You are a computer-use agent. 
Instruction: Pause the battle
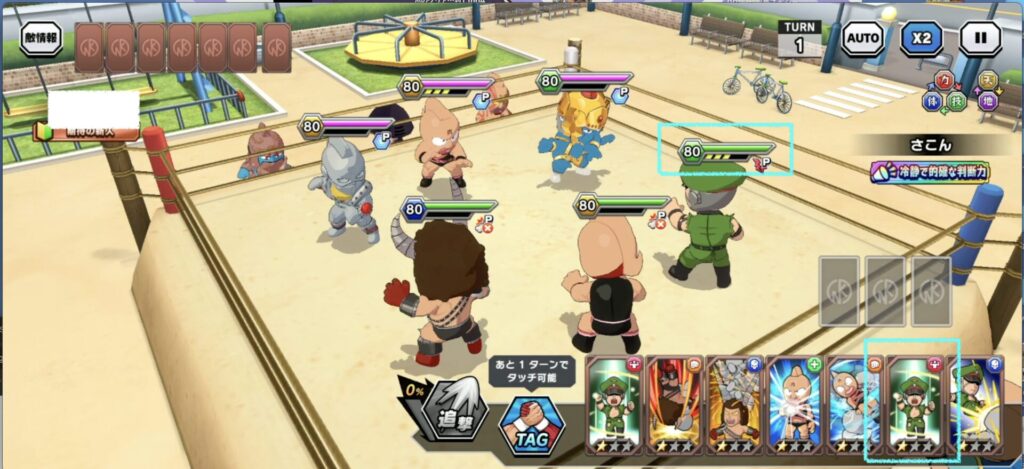tap(980, 38)
